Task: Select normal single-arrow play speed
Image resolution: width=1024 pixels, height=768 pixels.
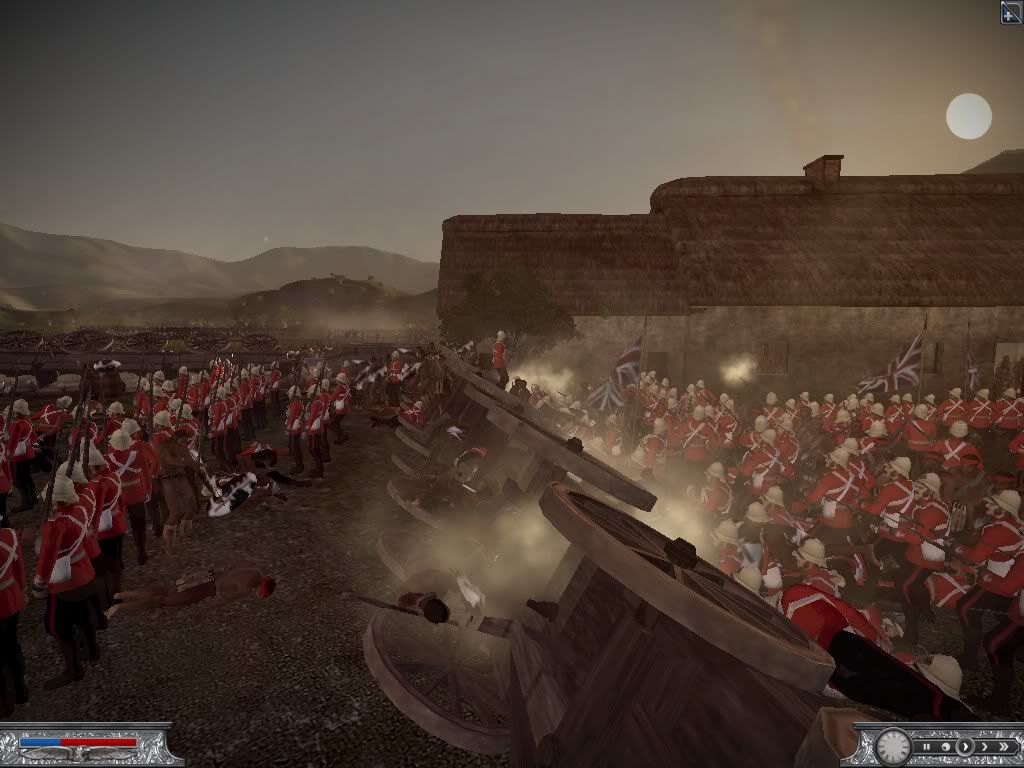Action: tap(965, 747)
